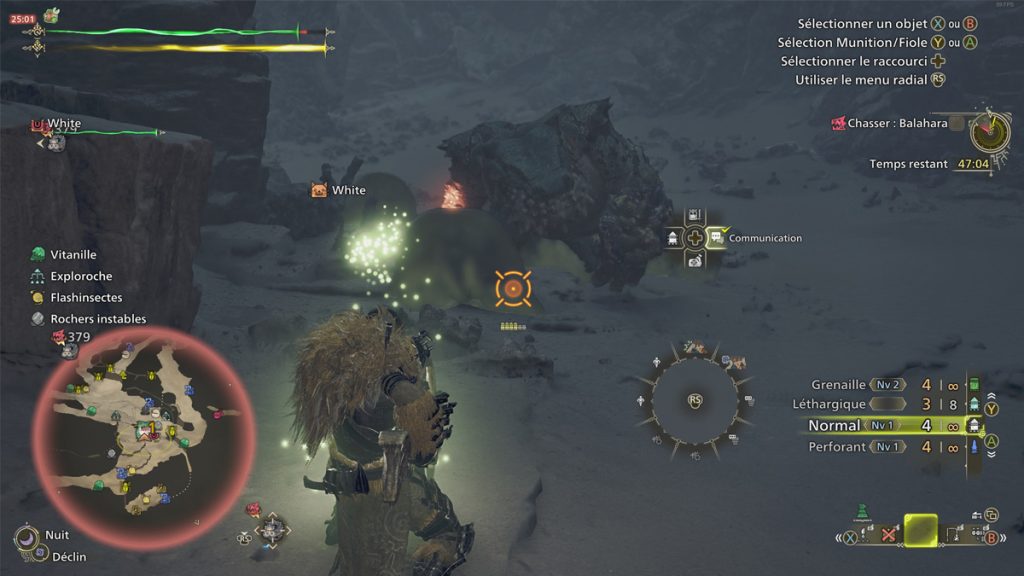
Task: Switch to Perforant Nv 1 ammo
Action: tap(880, 447)
